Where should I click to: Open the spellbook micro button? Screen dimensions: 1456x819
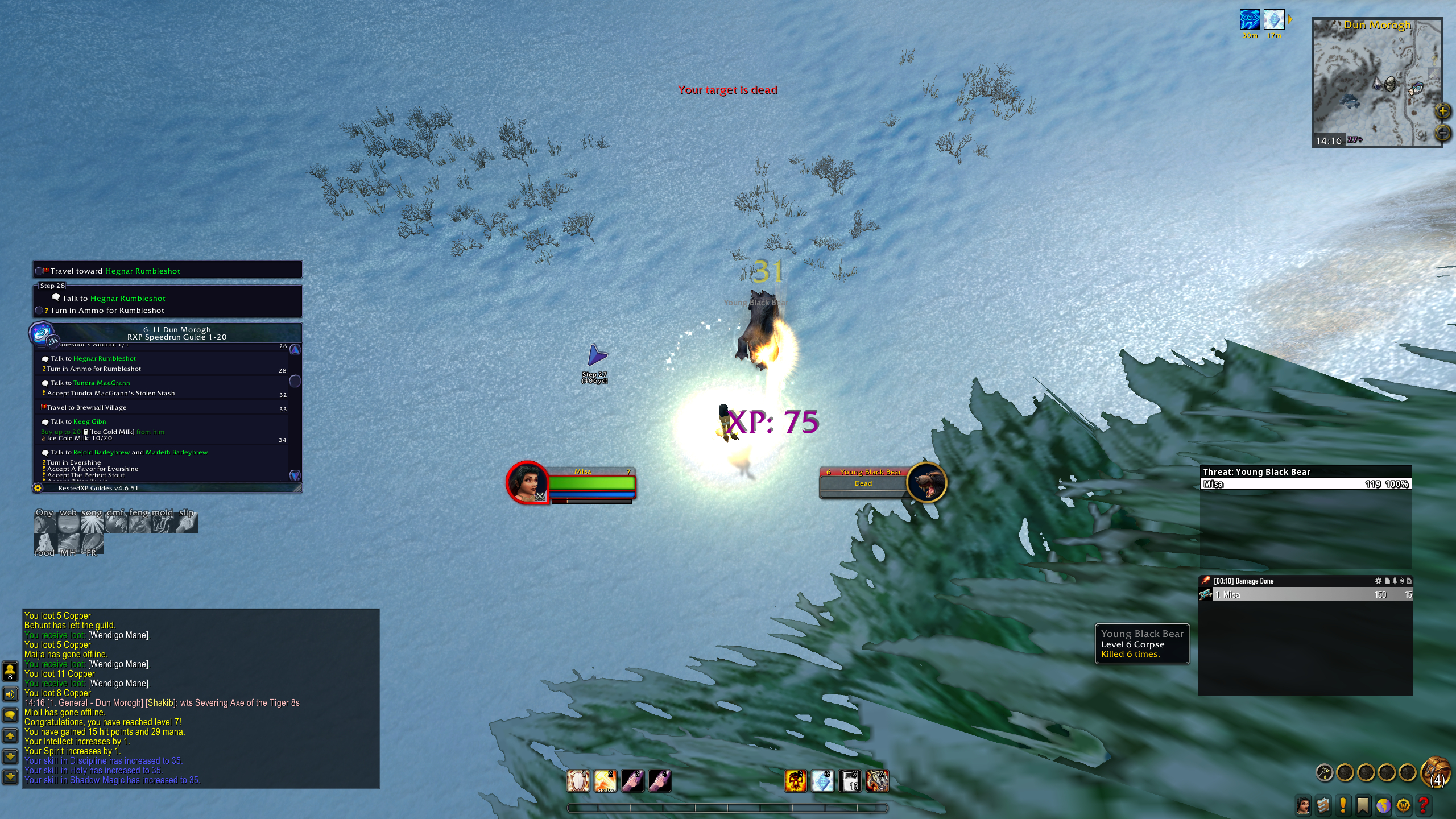(1323, 805)
